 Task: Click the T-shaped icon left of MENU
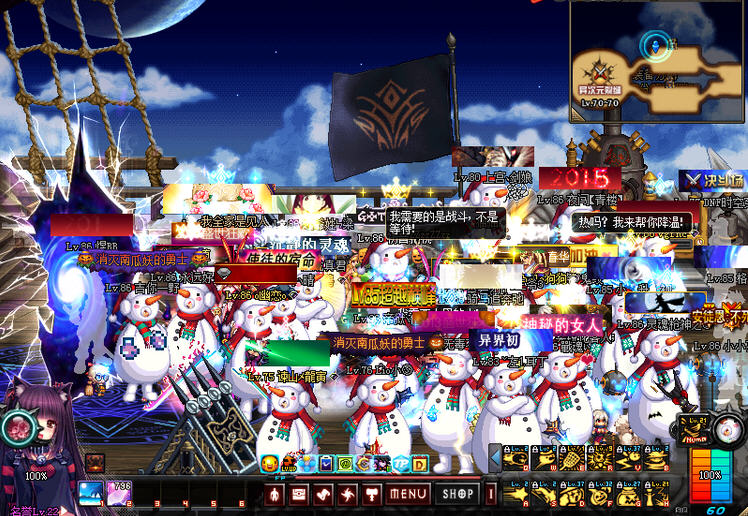pyautogui.click(x=372, y=494)
